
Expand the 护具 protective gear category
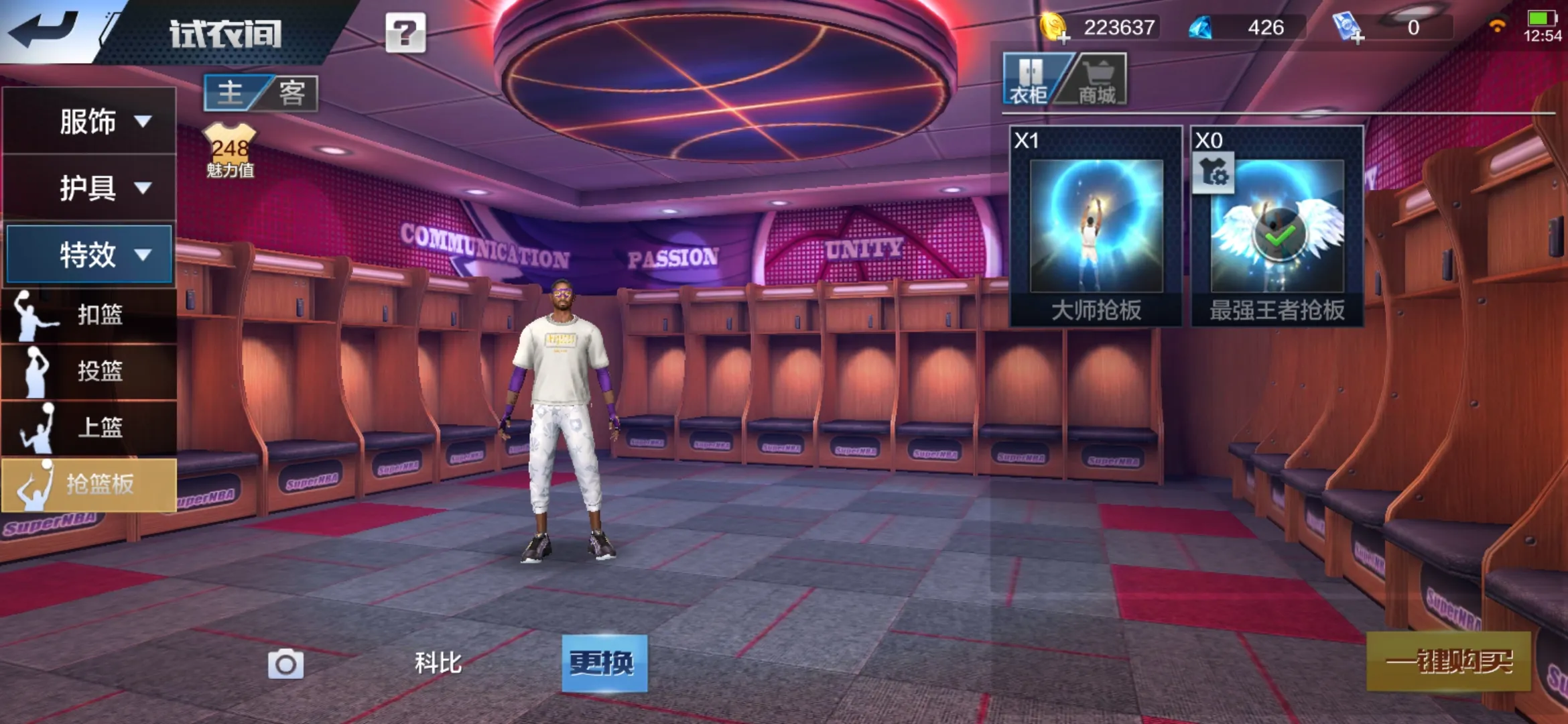(89, 188)
